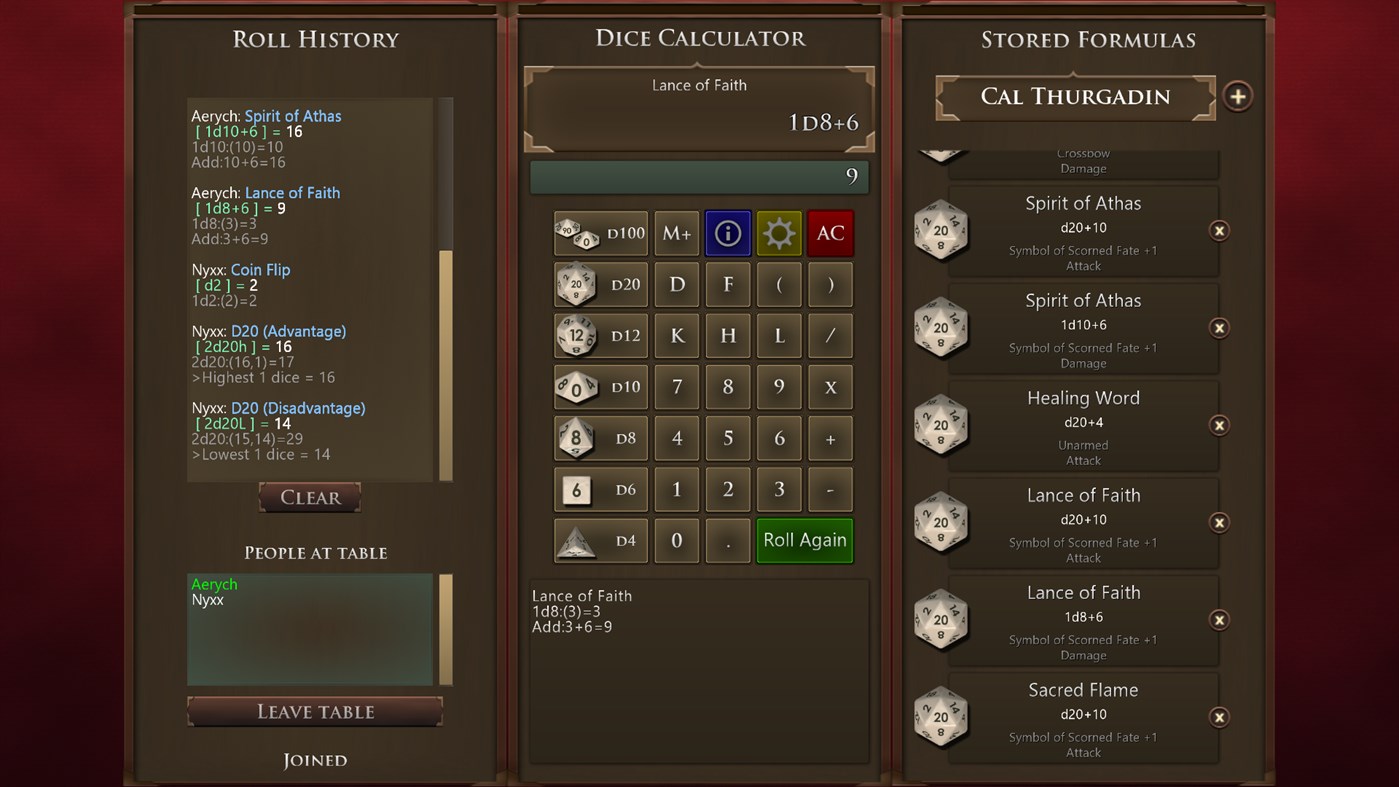1399x787 pixels.
Task: Click the plus icon beside Cal Thurgadin
Action: (x=1238, y=96)
